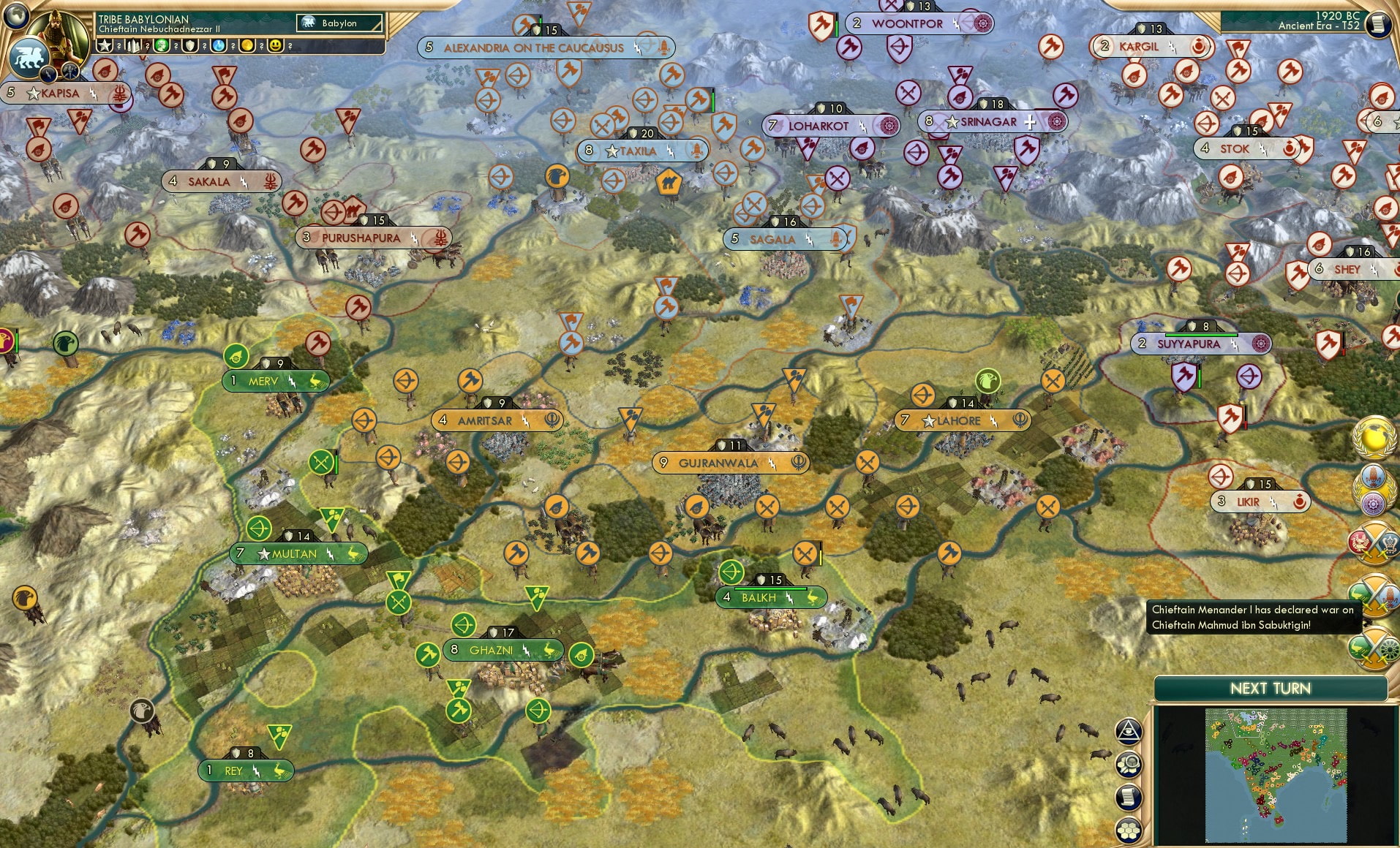Image resolution: width=1400 pixels, height=848 pixels.
Task: Click the eye-and-pyramid overlay icon beside minimap
Action: click(1129, 731)
